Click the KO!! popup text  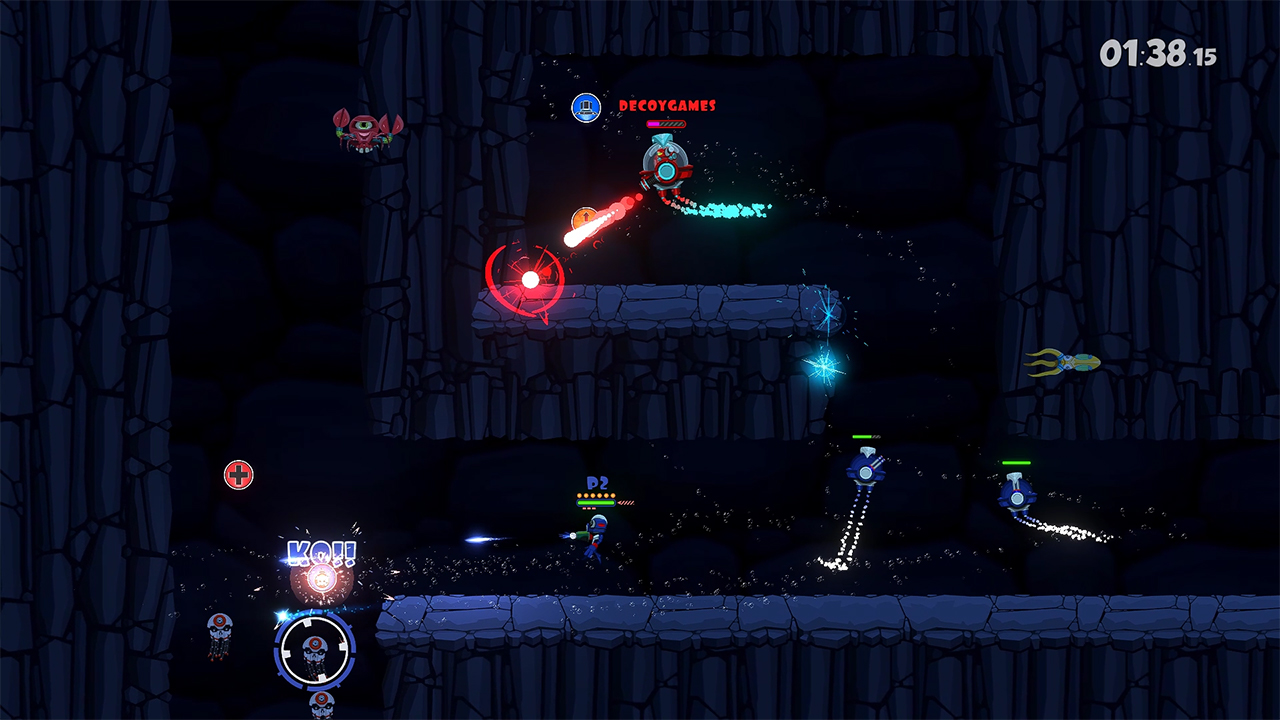click(x=321, y=551)
